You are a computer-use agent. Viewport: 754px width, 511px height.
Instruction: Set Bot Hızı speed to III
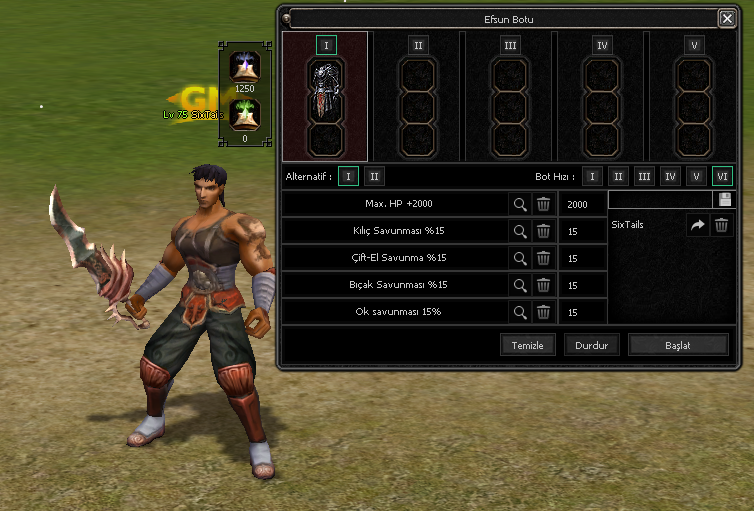[645, 177]
